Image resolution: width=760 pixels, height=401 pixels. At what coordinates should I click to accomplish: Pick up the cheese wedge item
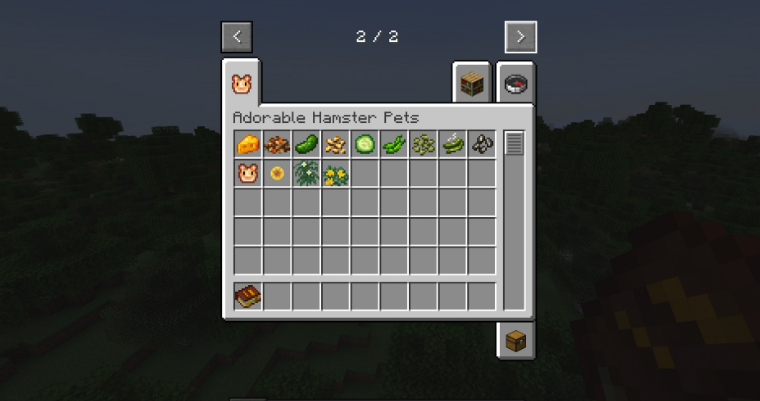pos(248,145)
